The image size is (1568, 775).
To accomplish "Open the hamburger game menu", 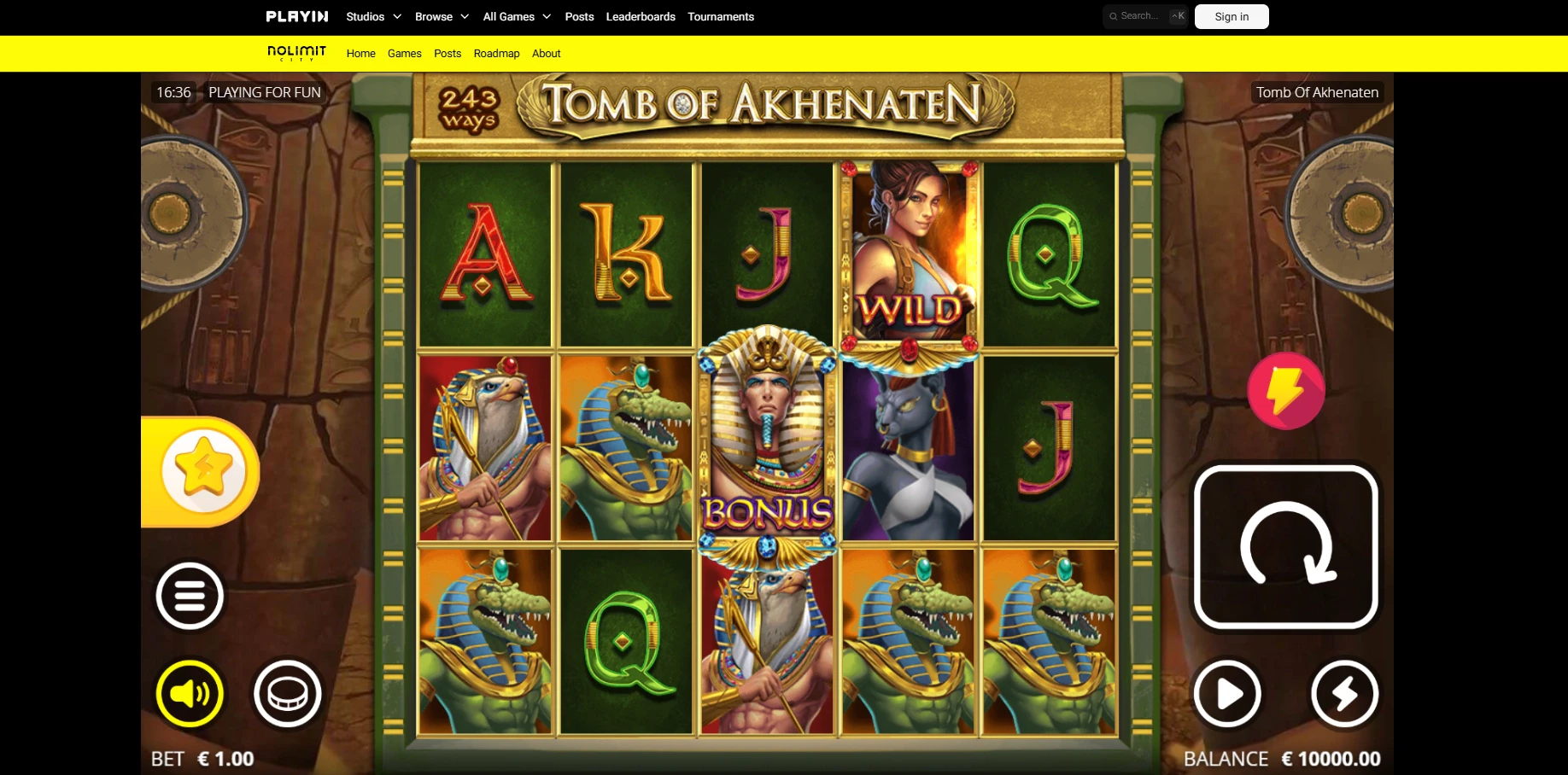I will tap(190, 596).
